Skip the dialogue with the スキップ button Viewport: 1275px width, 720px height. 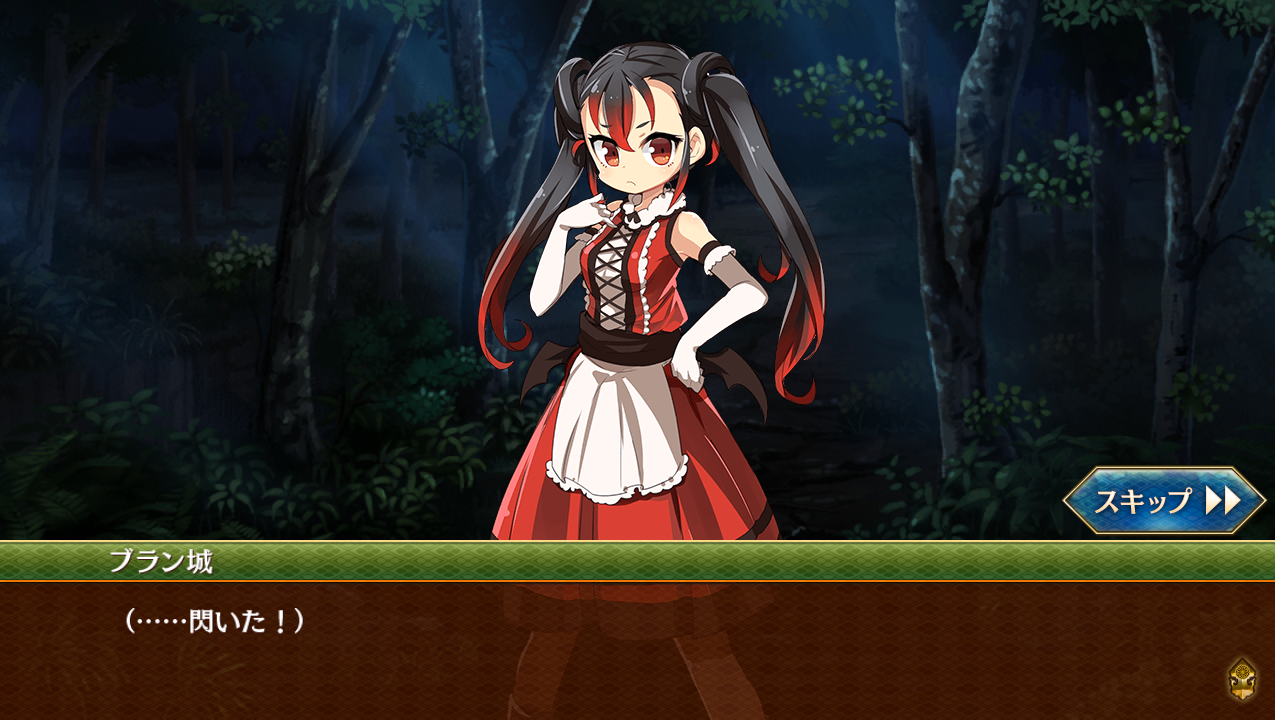tap(1164, 500)
